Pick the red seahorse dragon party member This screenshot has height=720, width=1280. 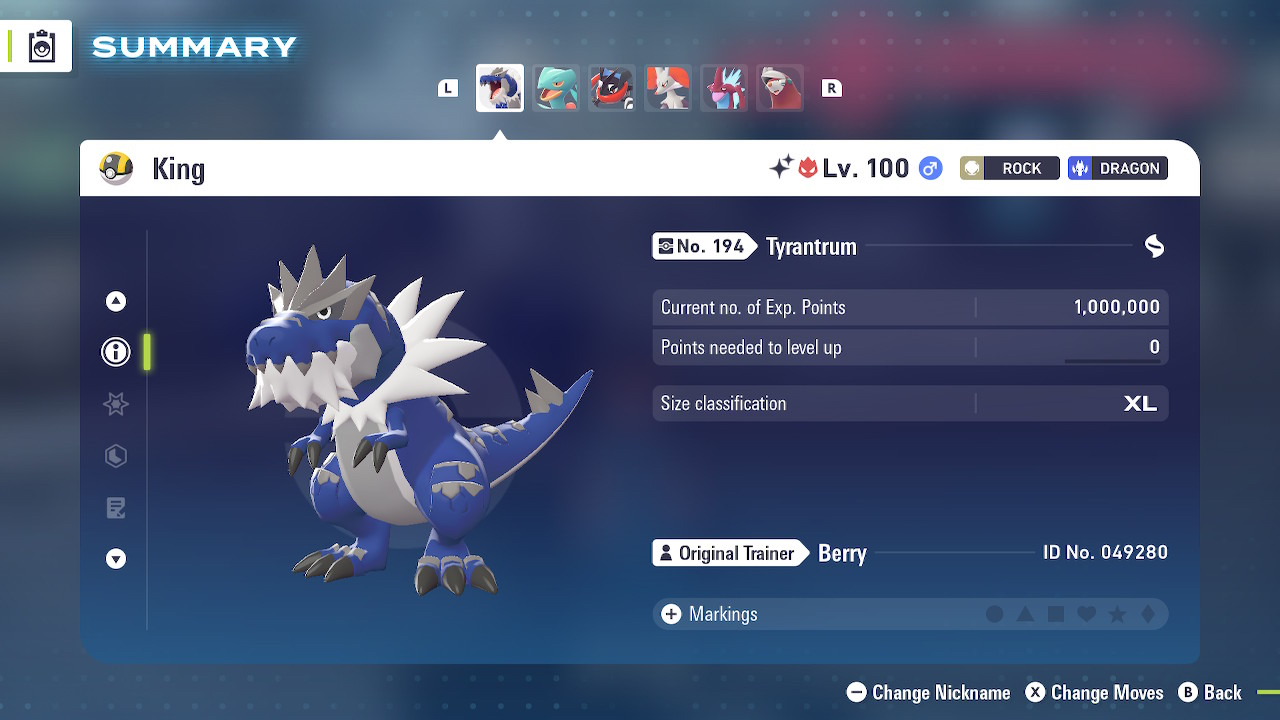point(724,88)
